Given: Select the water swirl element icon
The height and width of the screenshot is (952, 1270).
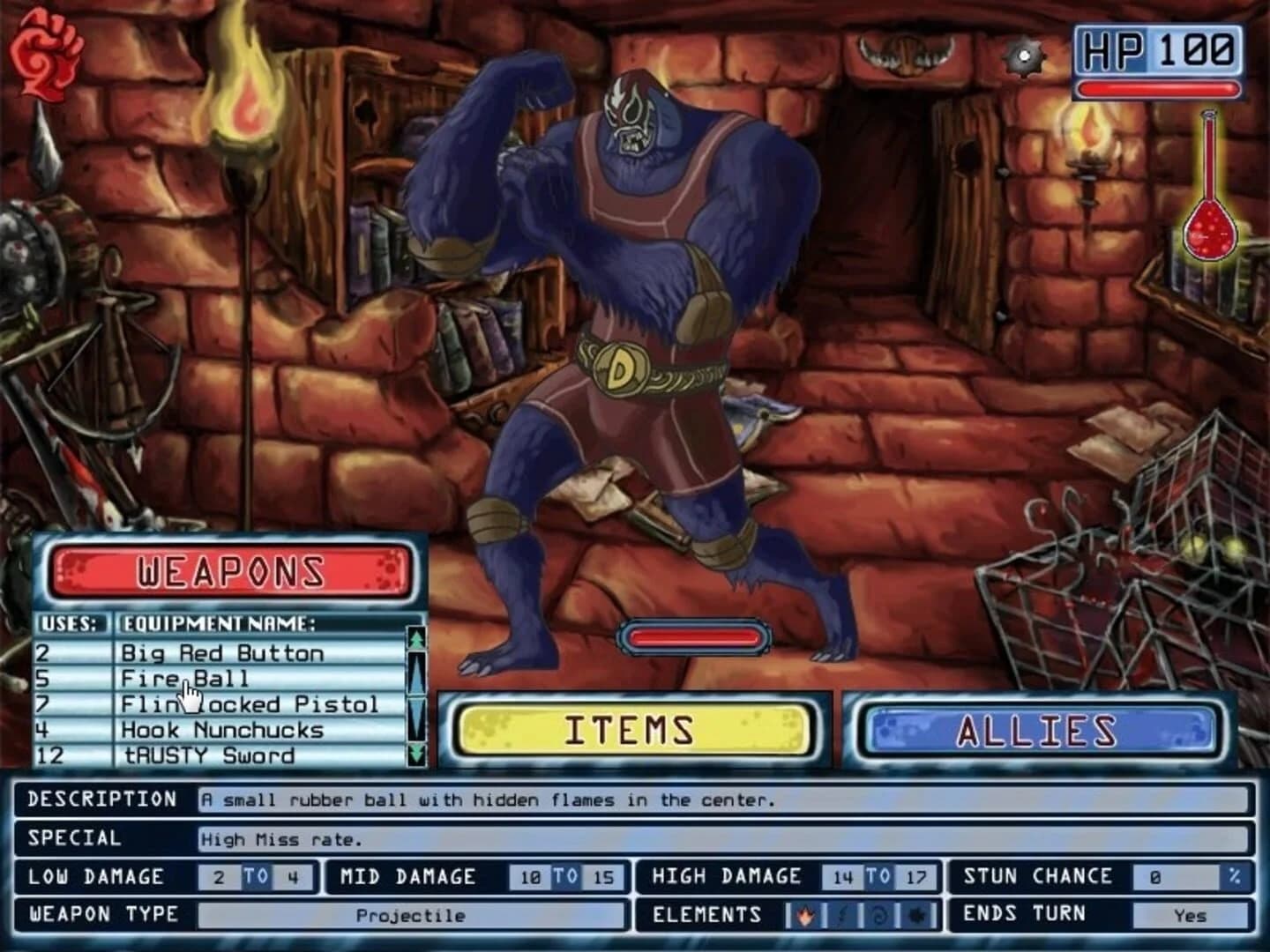Looking at the screenshot, I should click(878, 915).
